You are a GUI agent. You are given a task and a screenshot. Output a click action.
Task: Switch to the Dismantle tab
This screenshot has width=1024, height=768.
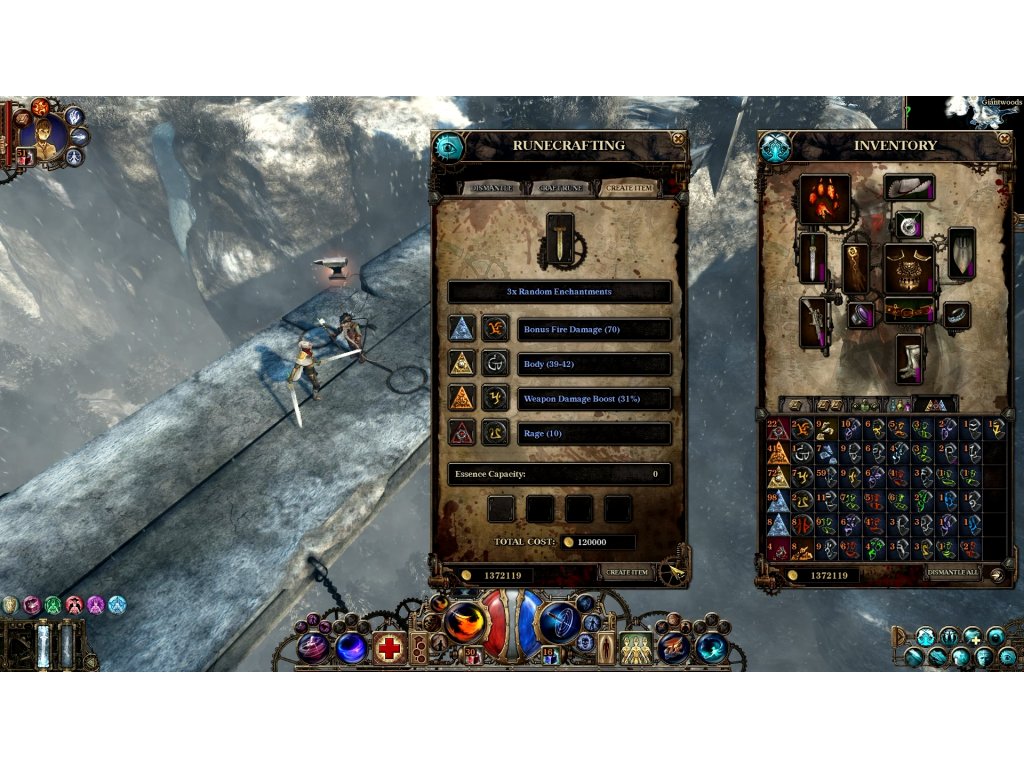click(492, 188)
